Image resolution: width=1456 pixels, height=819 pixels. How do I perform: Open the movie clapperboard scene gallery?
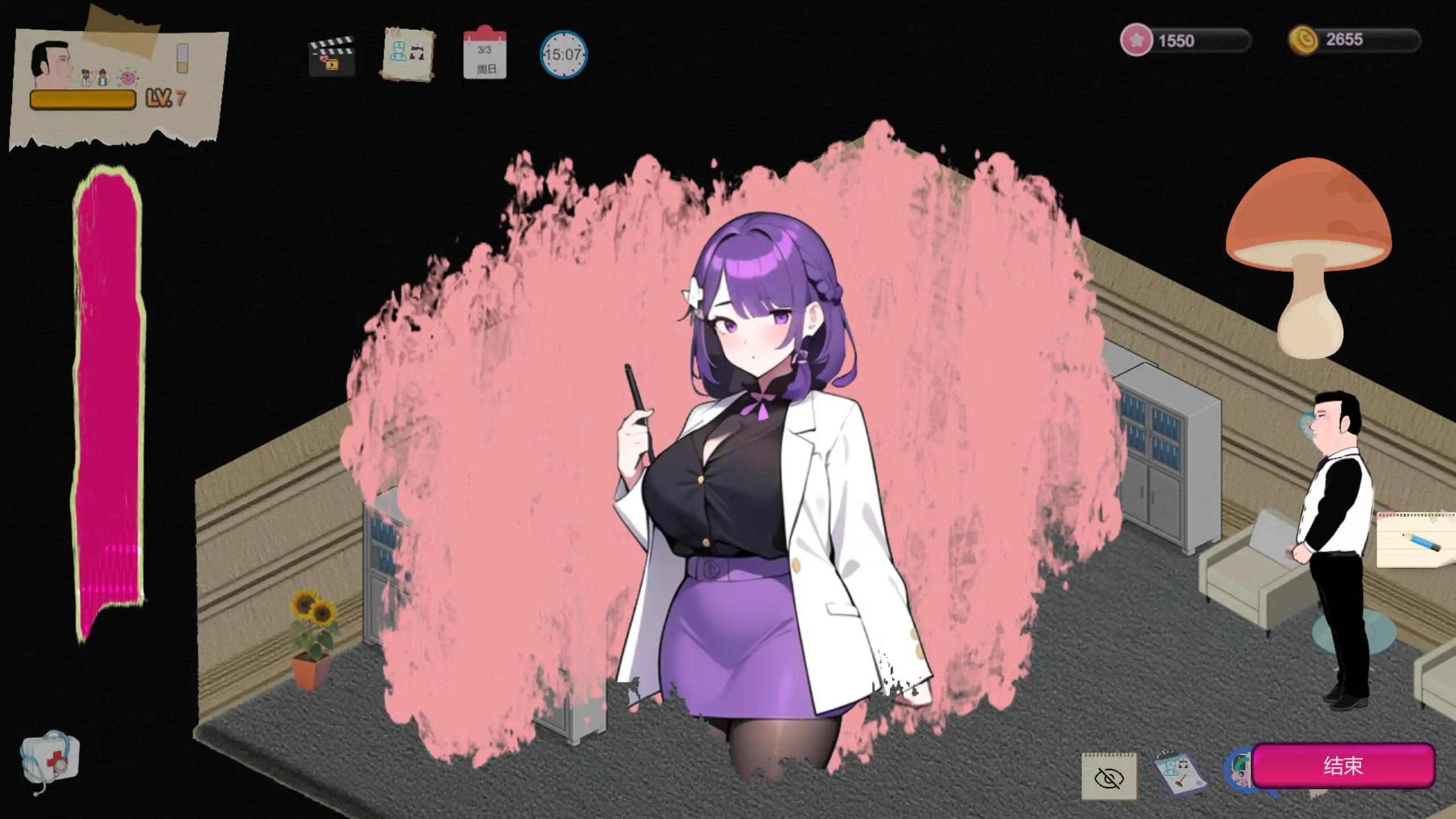pyautogui.click(x=332, y=56)
